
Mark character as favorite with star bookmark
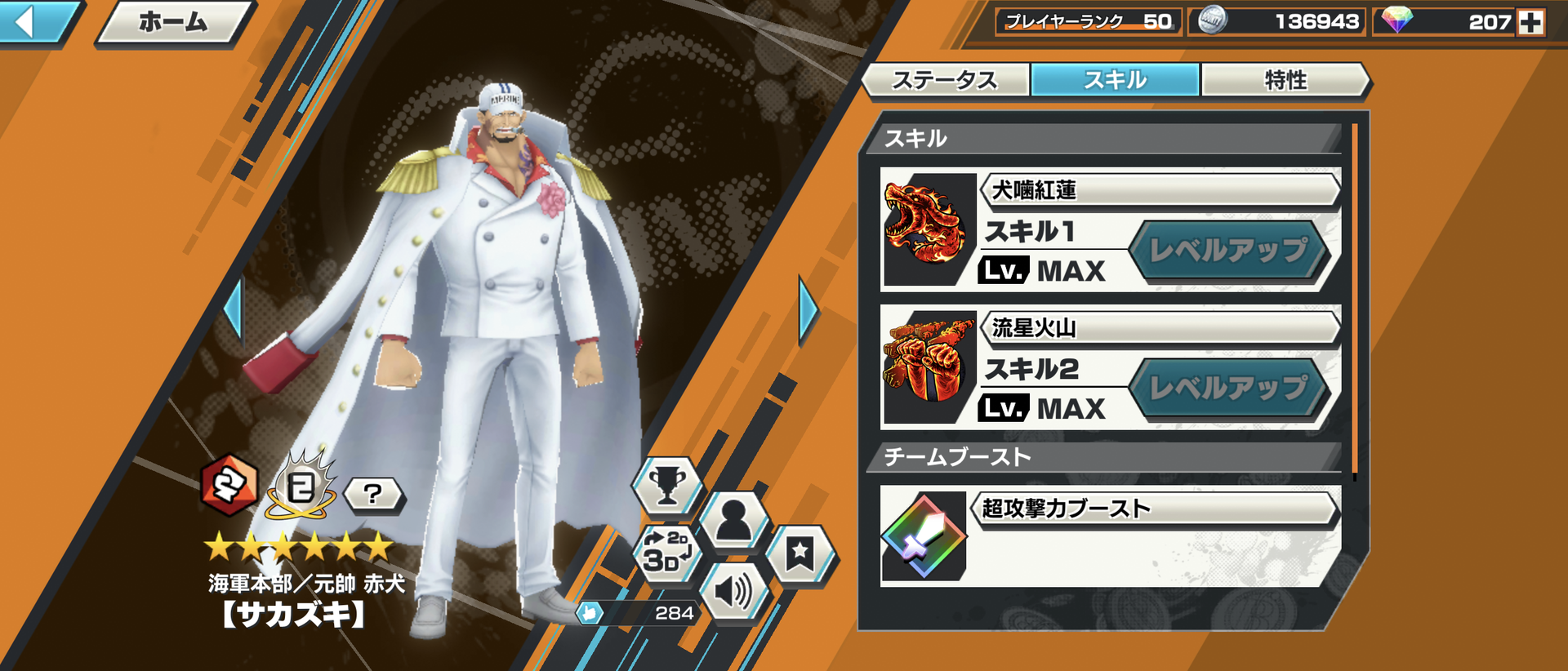click(x=800, y=554)
